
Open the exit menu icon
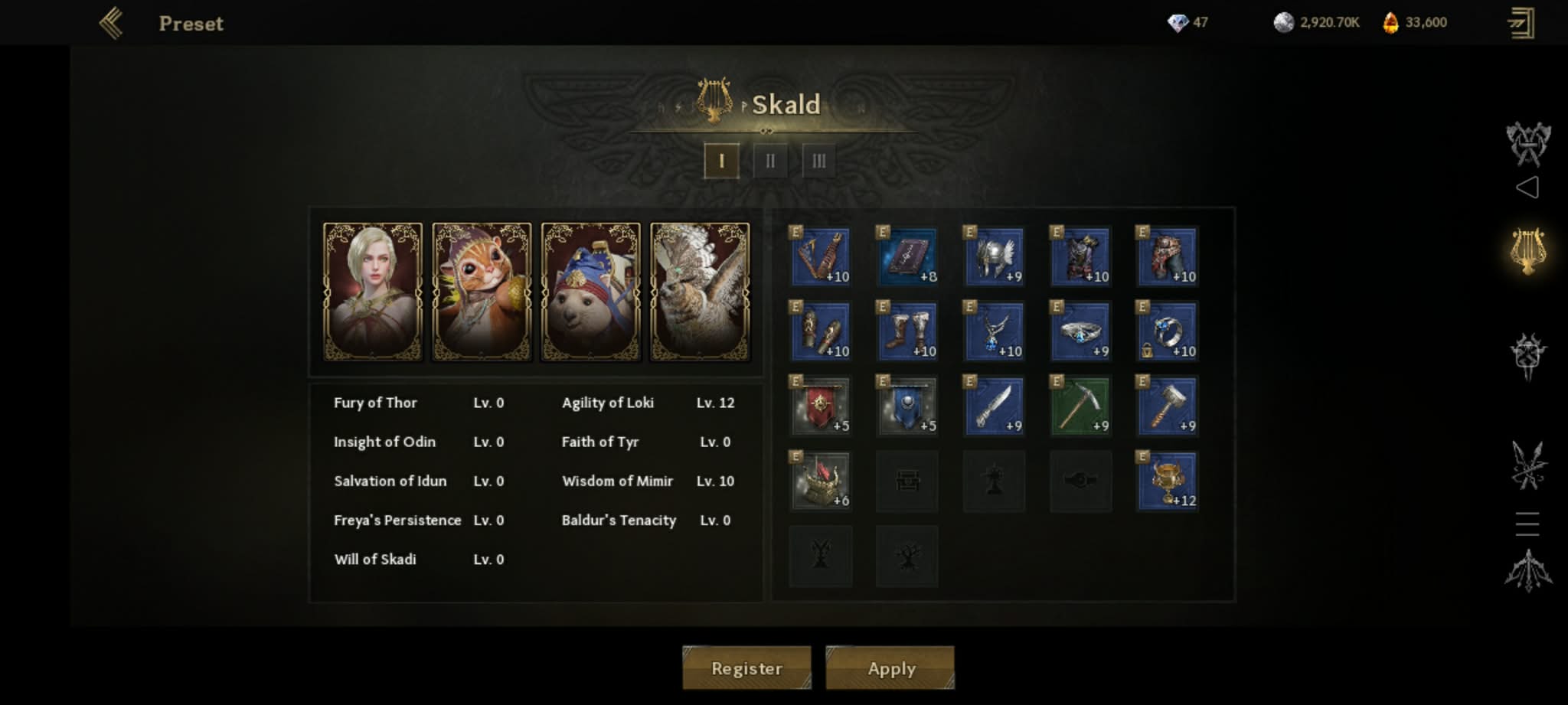click(1521, 23)
